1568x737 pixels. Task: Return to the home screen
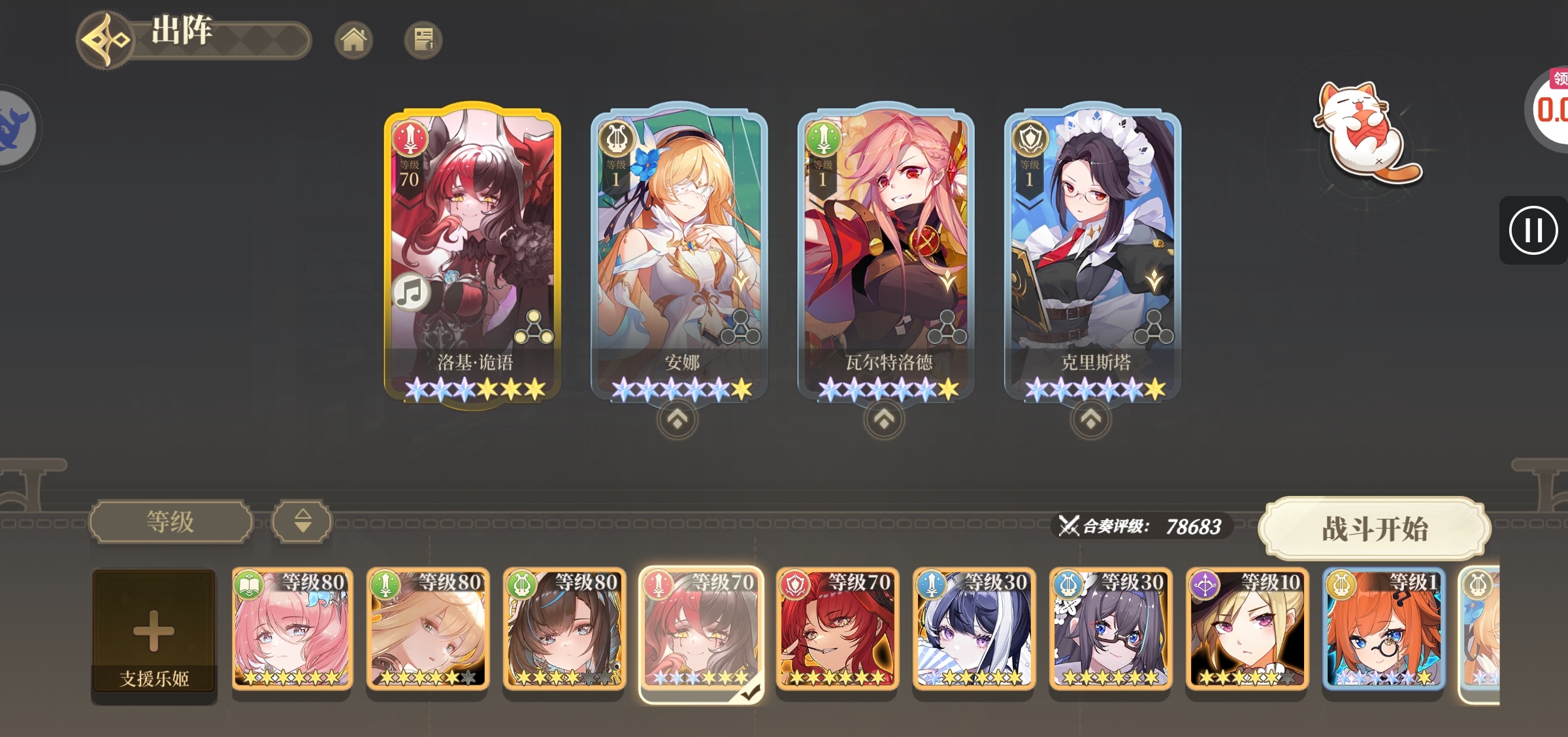(353, 40)
